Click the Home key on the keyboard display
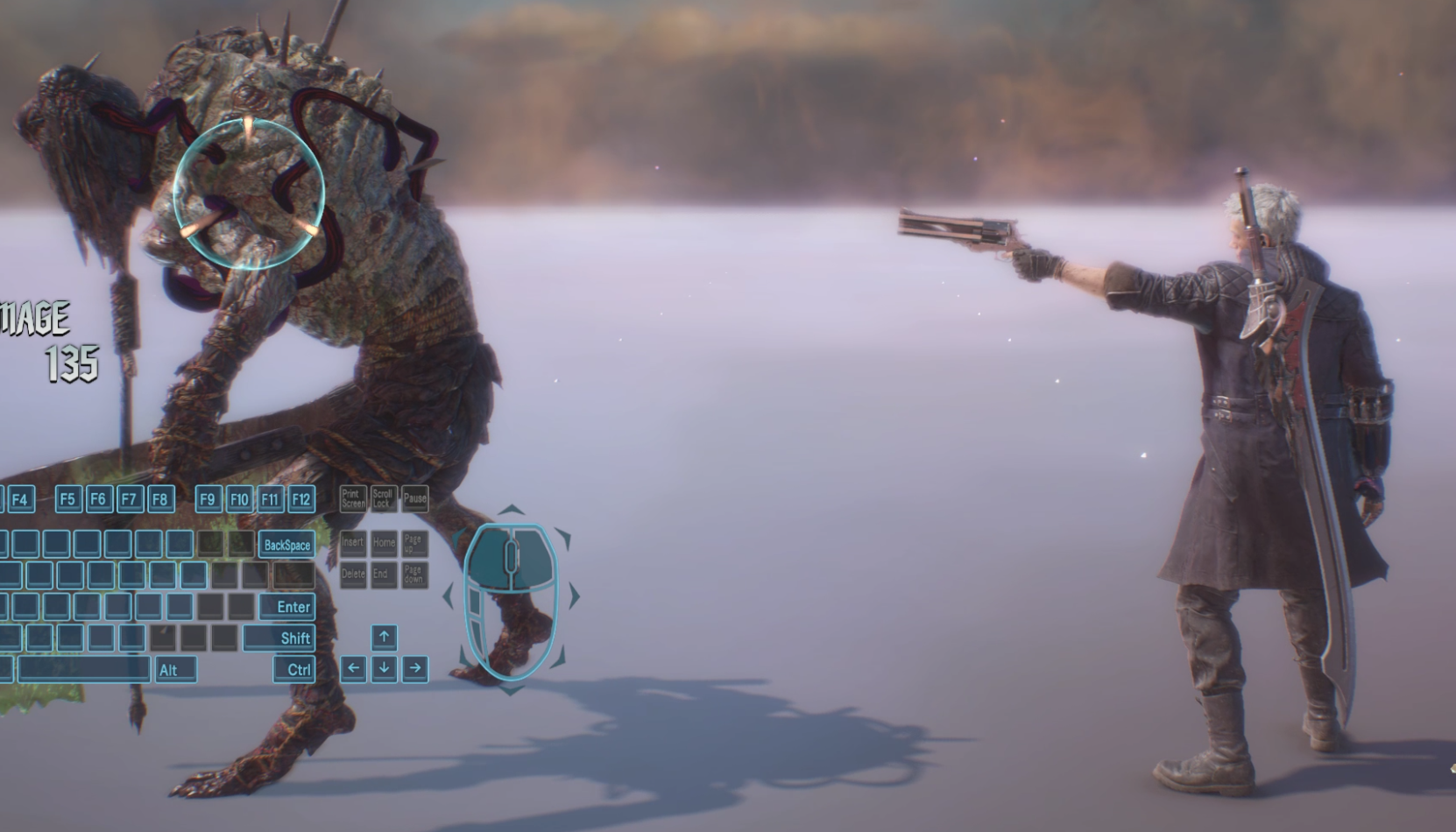Image resolution: width=1456 pixels, height=832 pixels. pos(384,543)
